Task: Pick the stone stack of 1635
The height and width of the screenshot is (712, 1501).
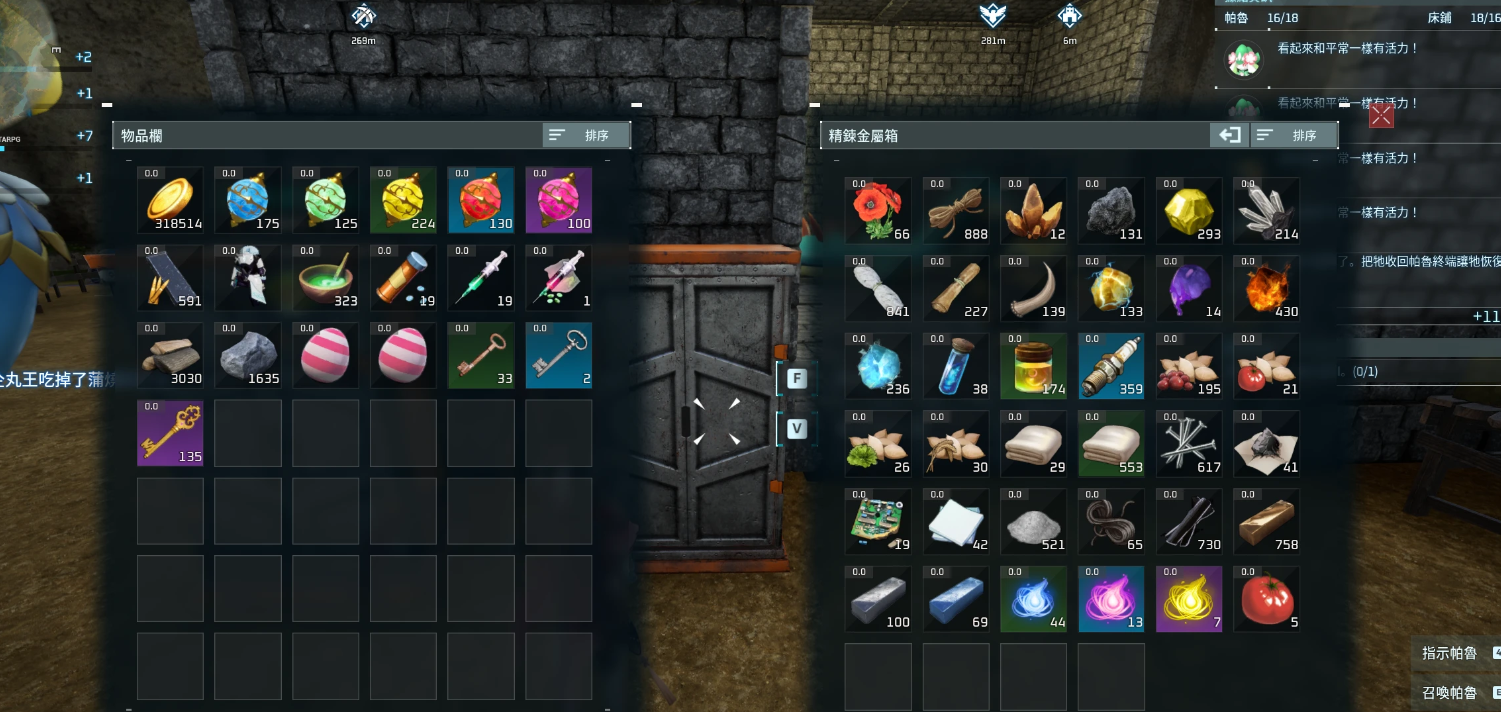Action: (248, 355)
